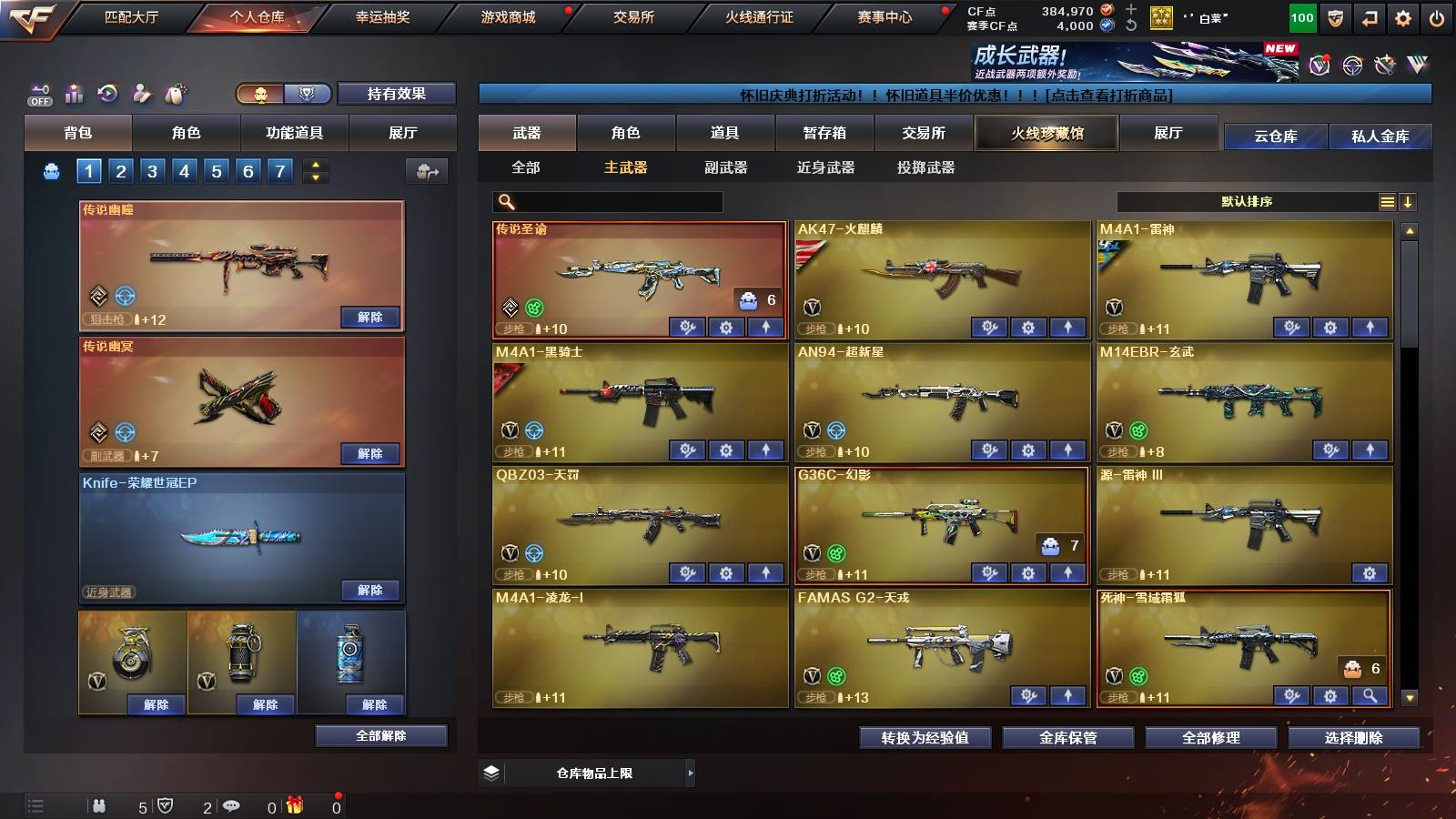Click the return arrow icon in top-right corner
The height and width of the screenshot is (819, 1456).
click(x=1370, y=16)
